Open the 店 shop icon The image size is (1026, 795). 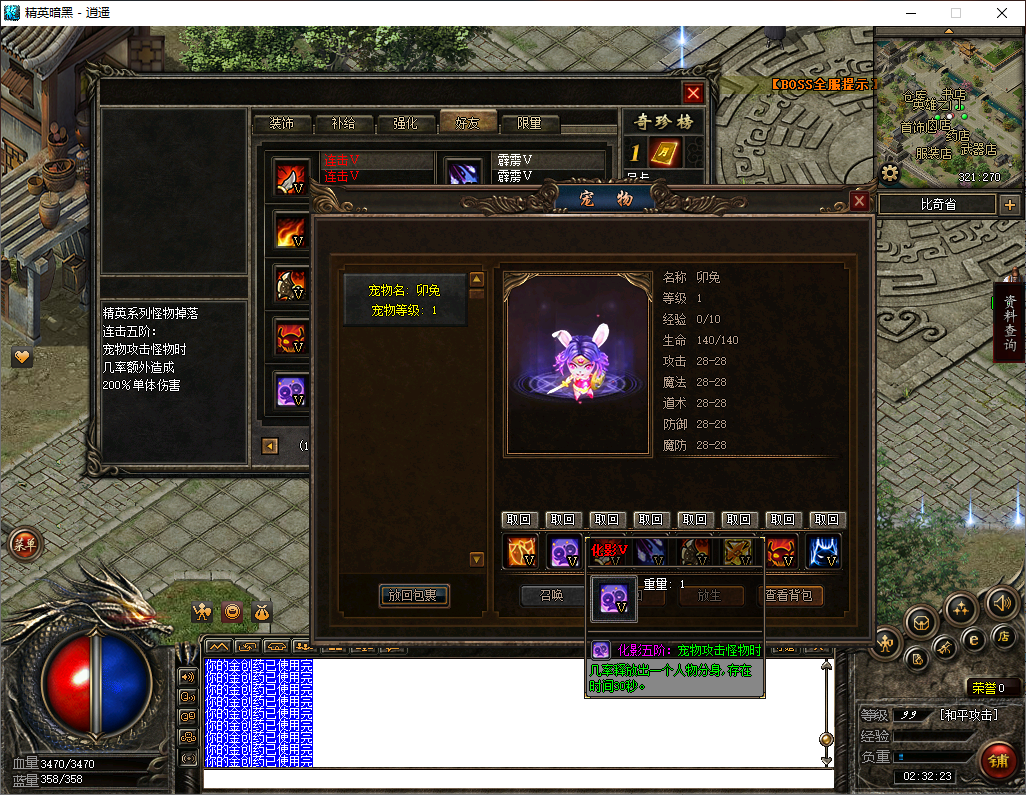click(x=1003, y=636)
